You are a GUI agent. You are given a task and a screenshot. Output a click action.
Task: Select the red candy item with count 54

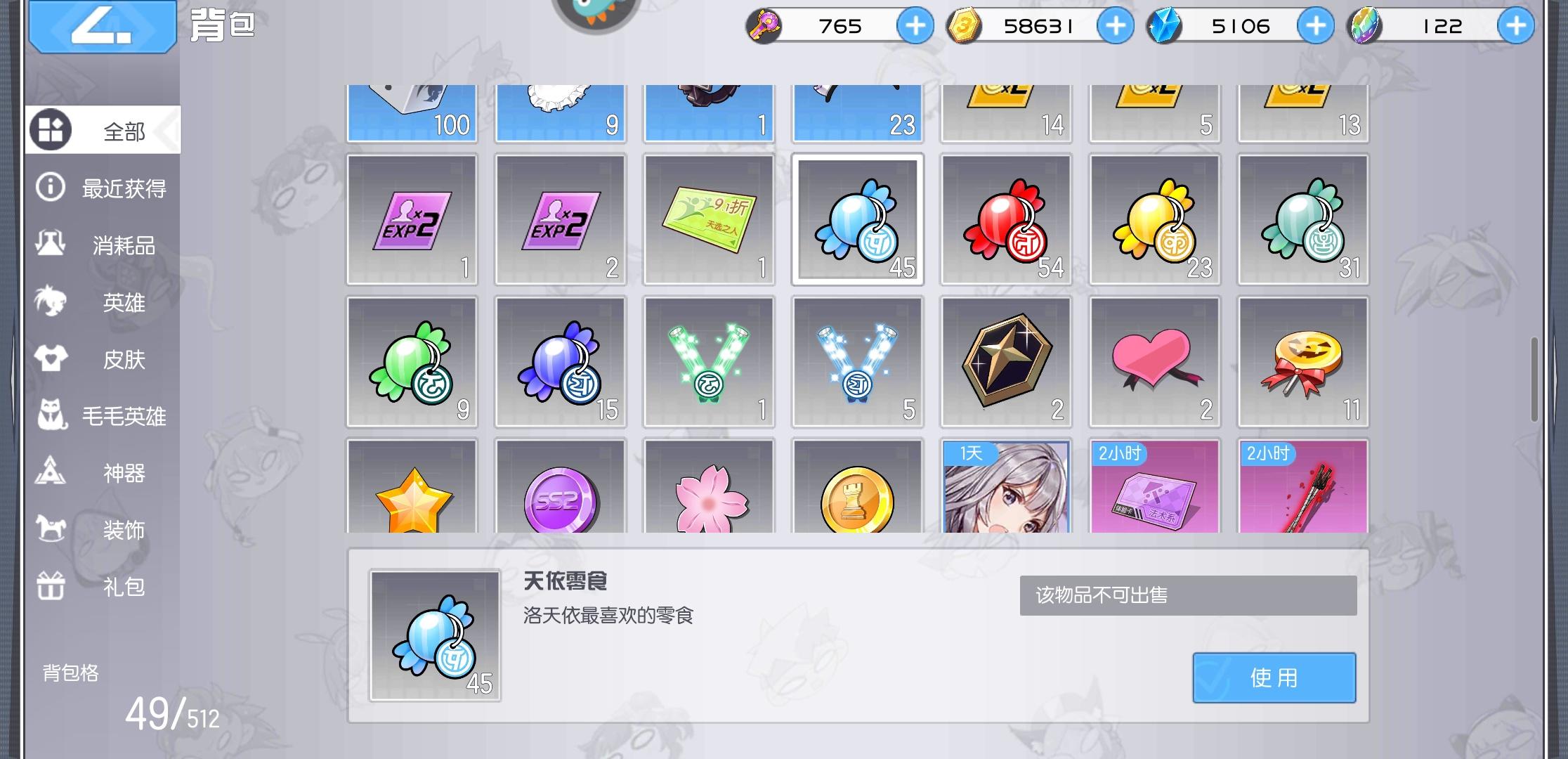pyautogui.click(x=1005, y=219)
